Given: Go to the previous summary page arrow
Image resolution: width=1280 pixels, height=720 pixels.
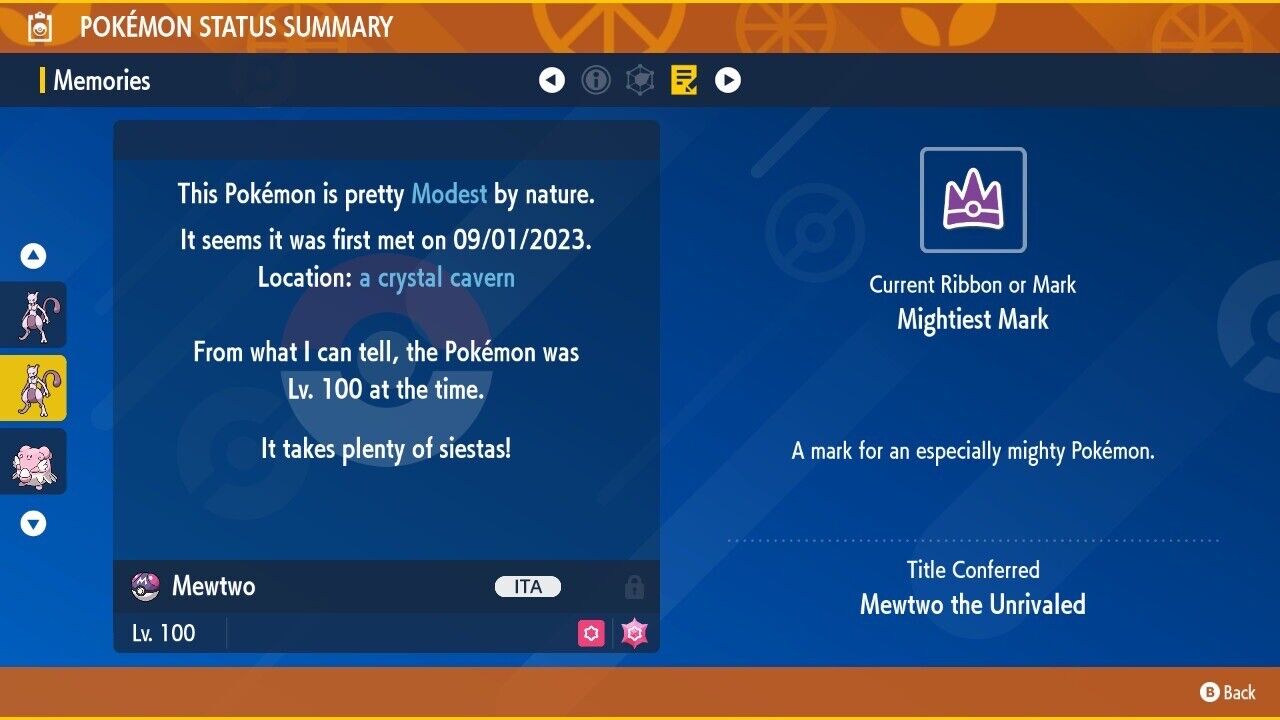Looking at the screenshot, I should tap(552, 80).
